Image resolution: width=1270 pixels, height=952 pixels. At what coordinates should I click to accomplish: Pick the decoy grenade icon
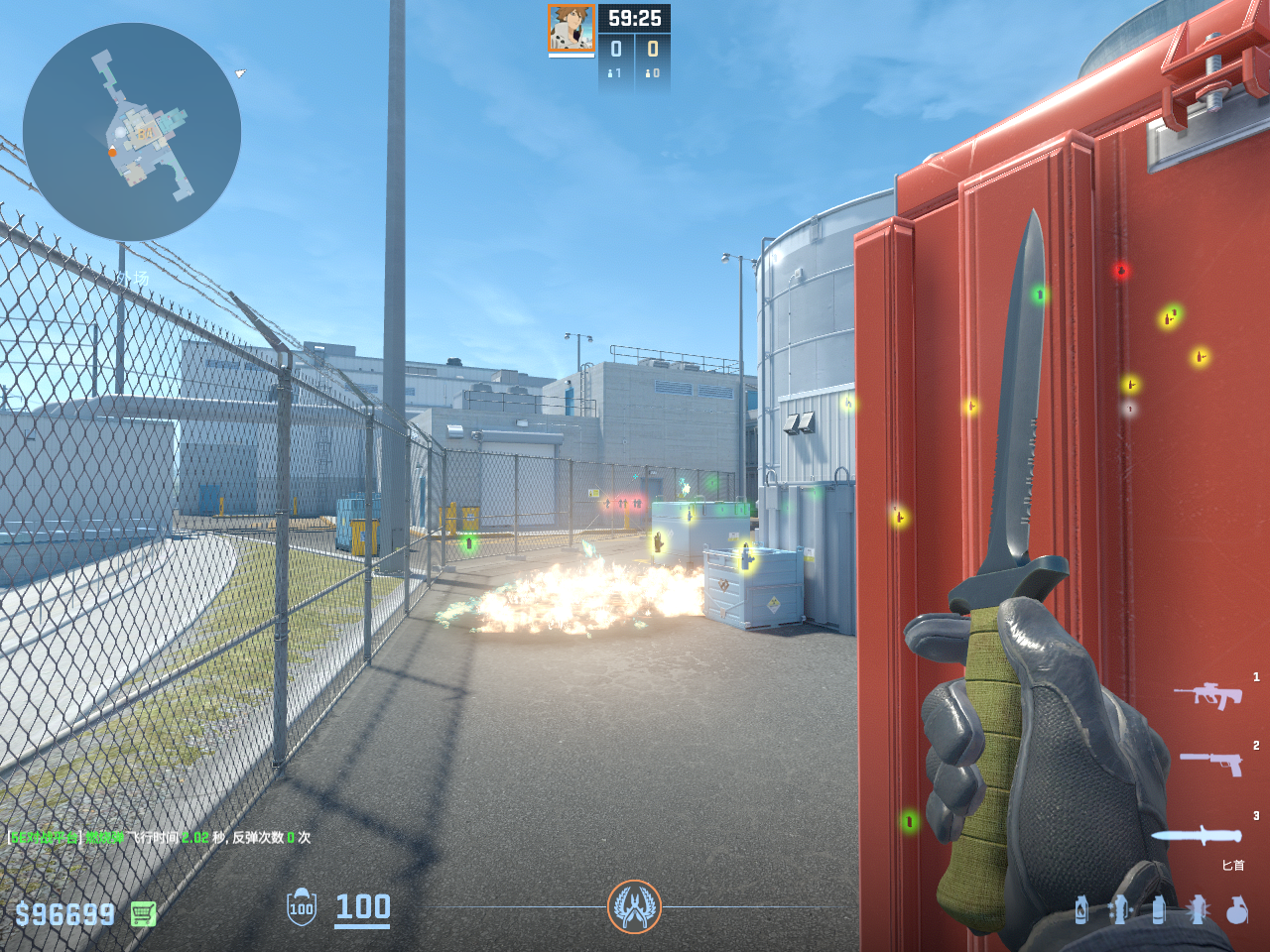[1120, 909]
